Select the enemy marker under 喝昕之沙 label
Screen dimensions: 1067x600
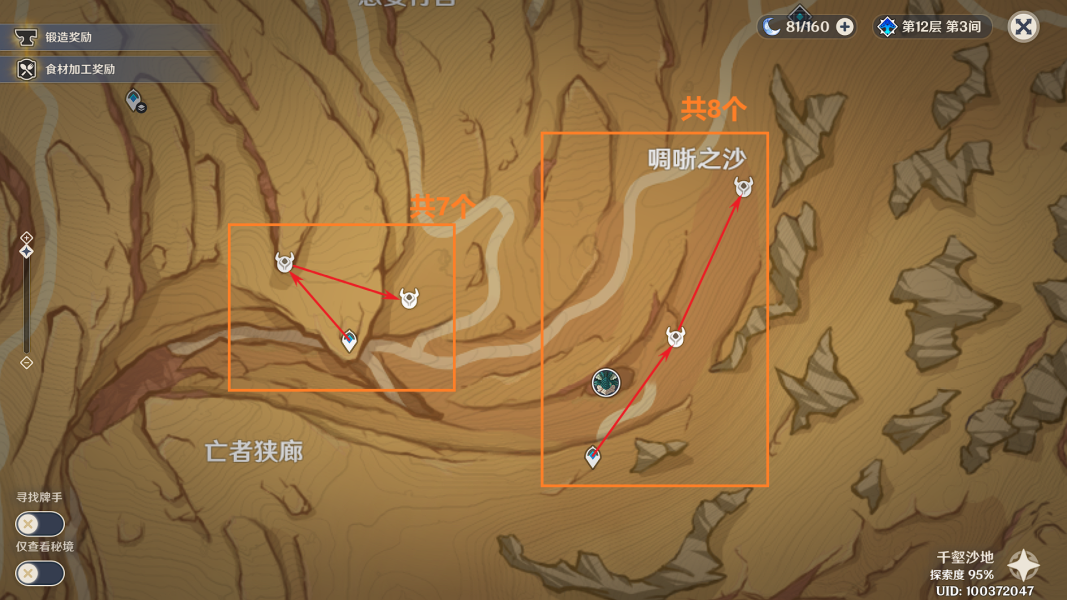click(743, 187)
